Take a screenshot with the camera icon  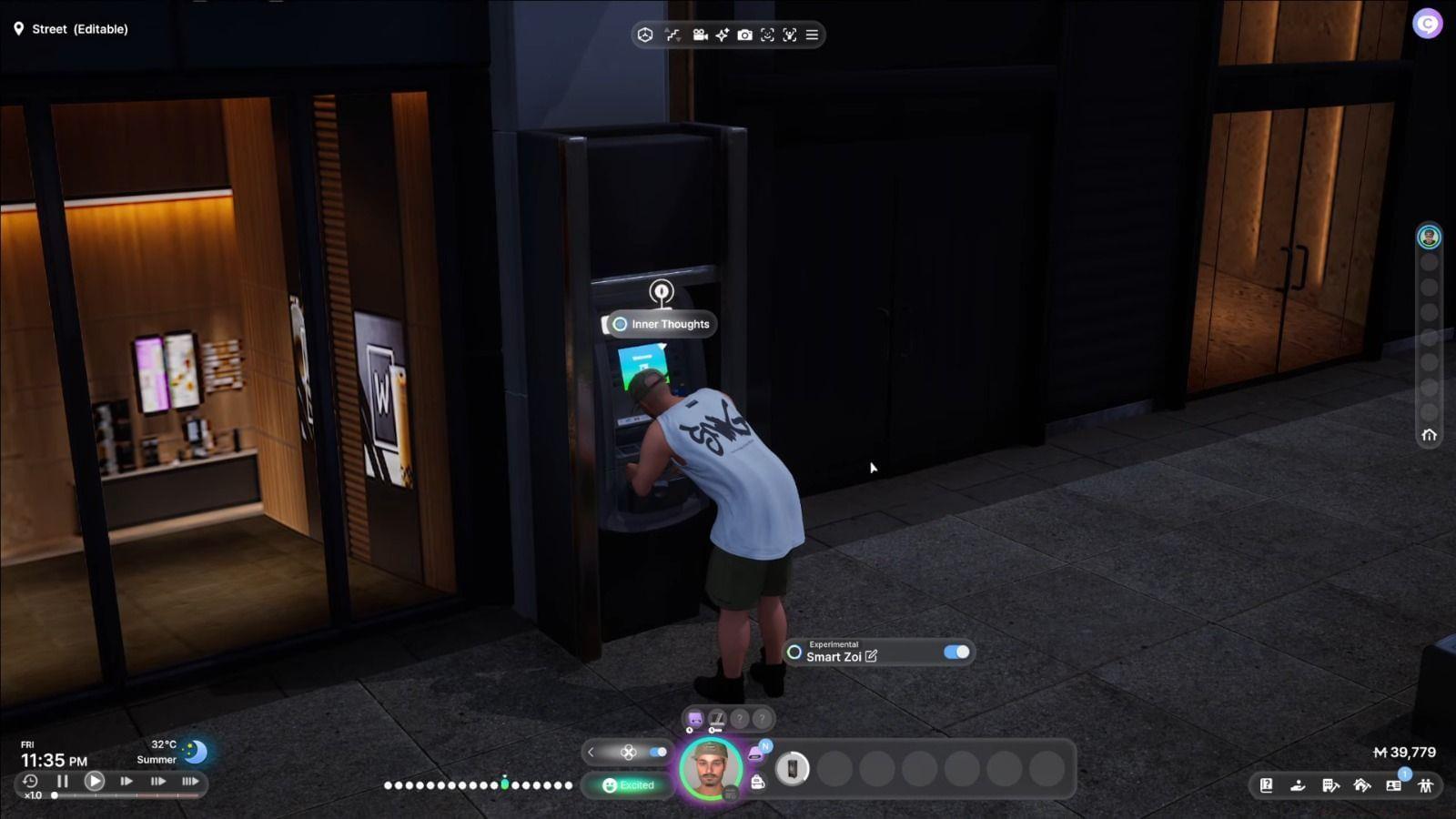[744, 35]
